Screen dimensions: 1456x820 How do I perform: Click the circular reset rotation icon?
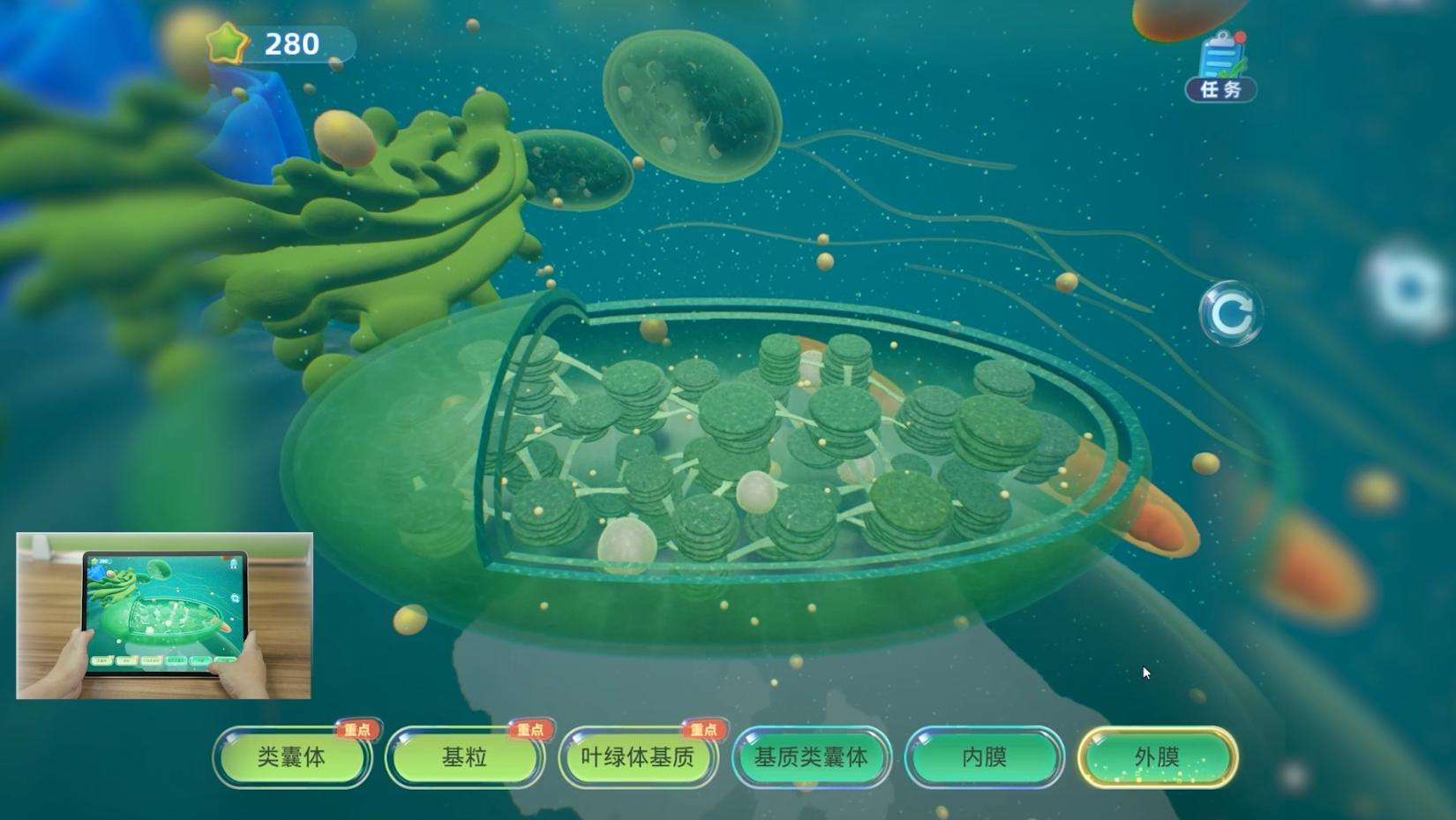click(x=1230, y=312)
